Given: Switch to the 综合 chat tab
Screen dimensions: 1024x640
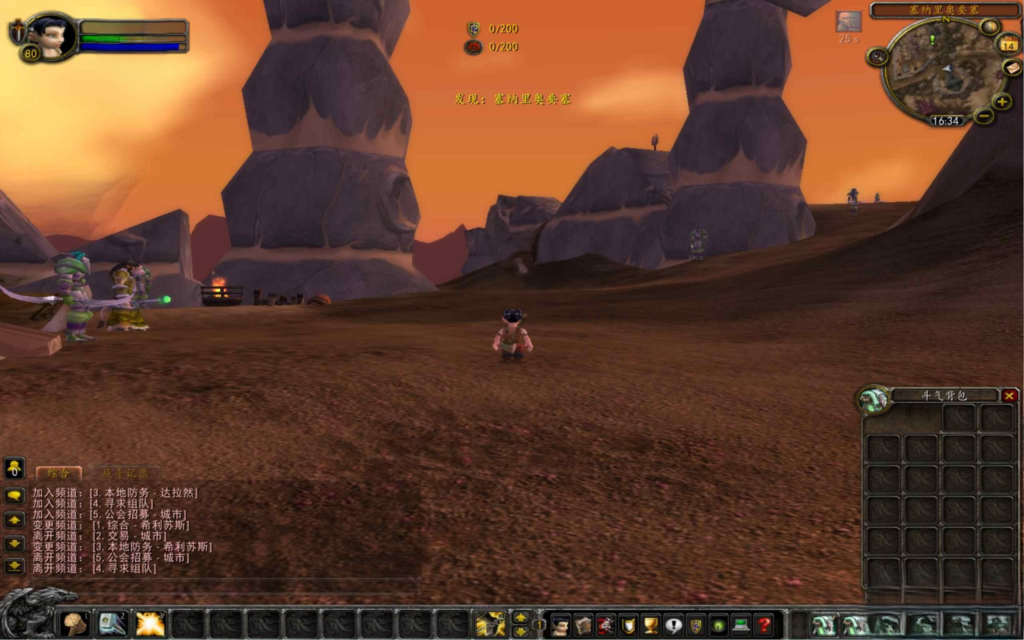Looking at the screenshot, I should point(58,472).
